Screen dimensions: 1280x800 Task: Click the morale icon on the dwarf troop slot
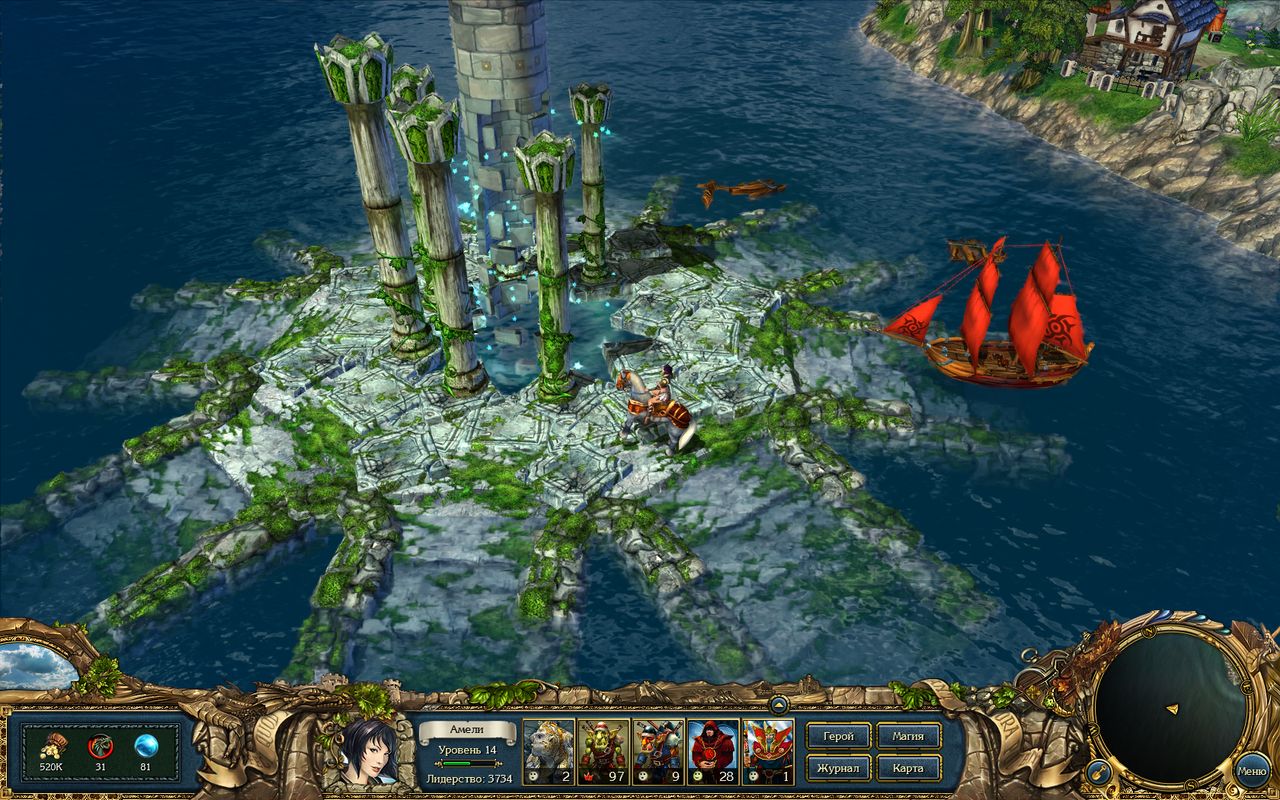click(x=642, y=775)
